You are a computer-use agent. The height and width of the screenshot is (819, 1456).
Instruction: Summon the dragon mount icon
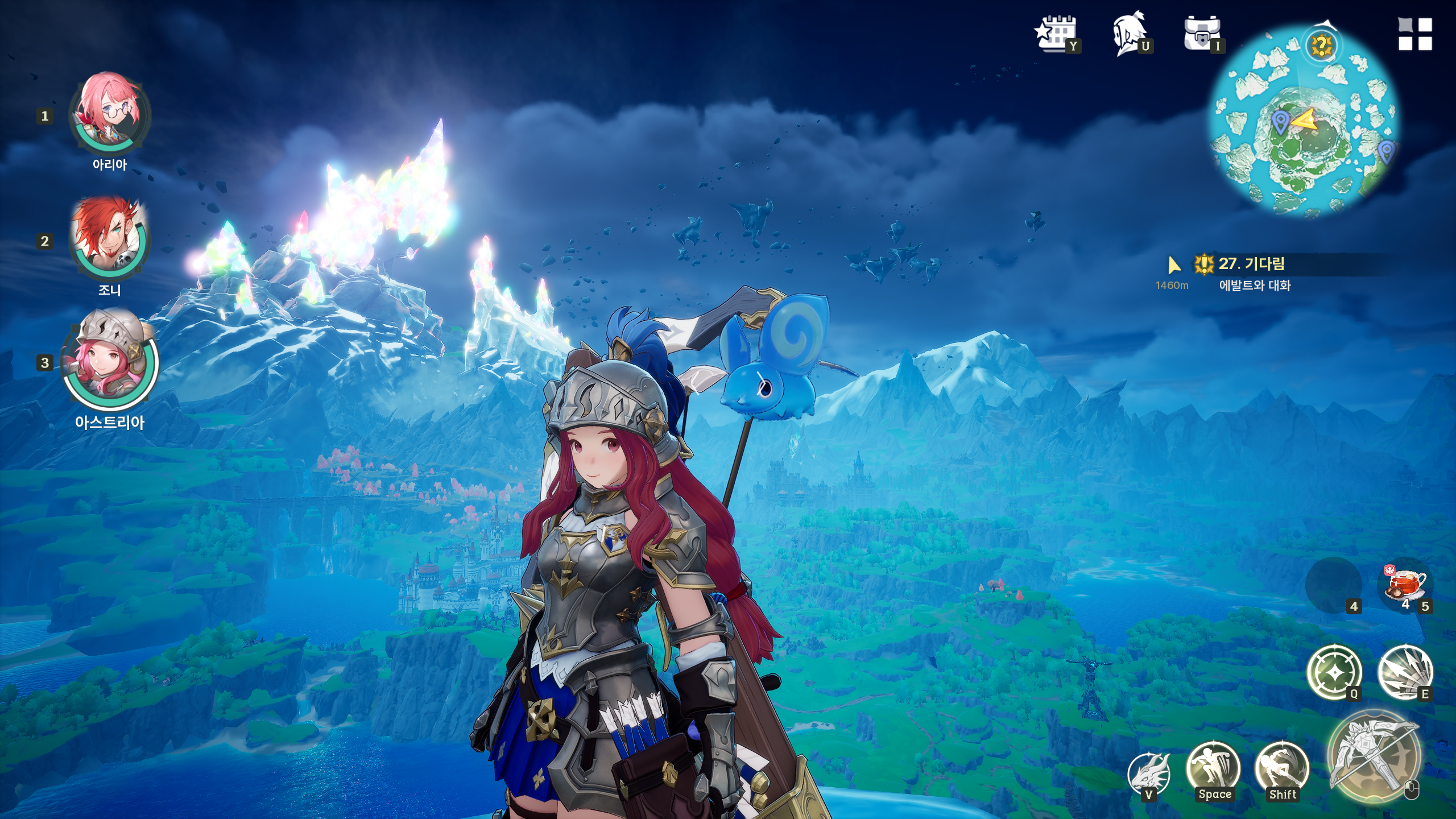(x=1149, y=772)
